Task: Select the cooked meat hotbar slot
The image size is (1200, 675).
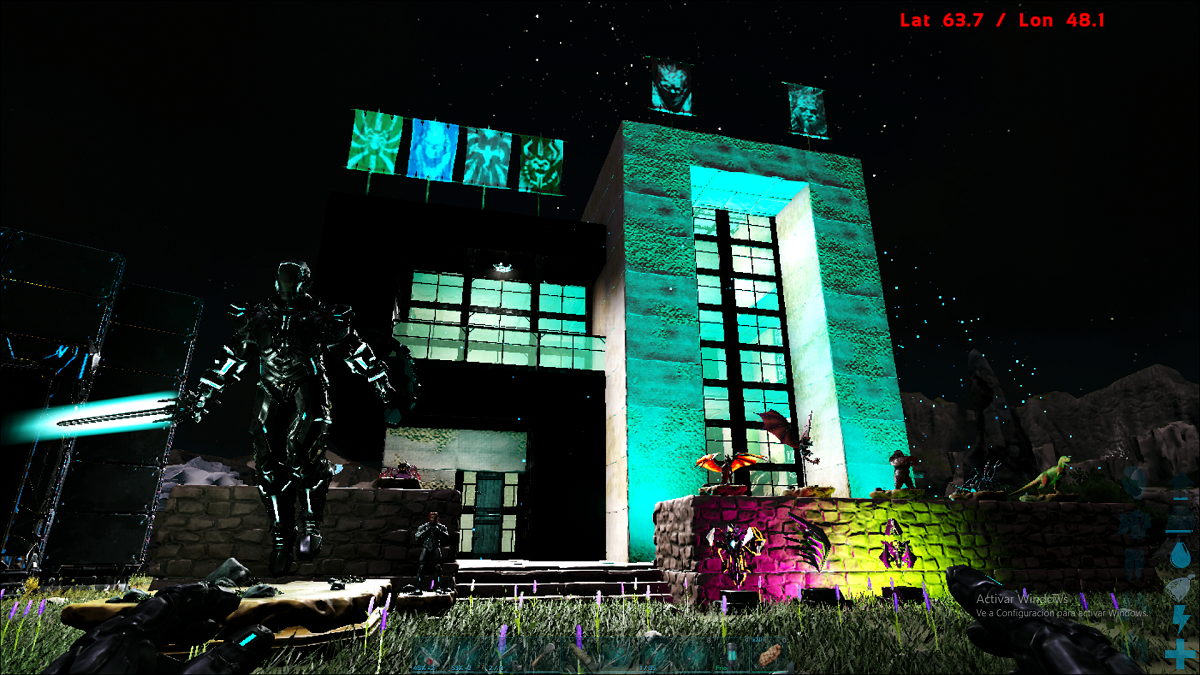Action: tap(772, 656)
